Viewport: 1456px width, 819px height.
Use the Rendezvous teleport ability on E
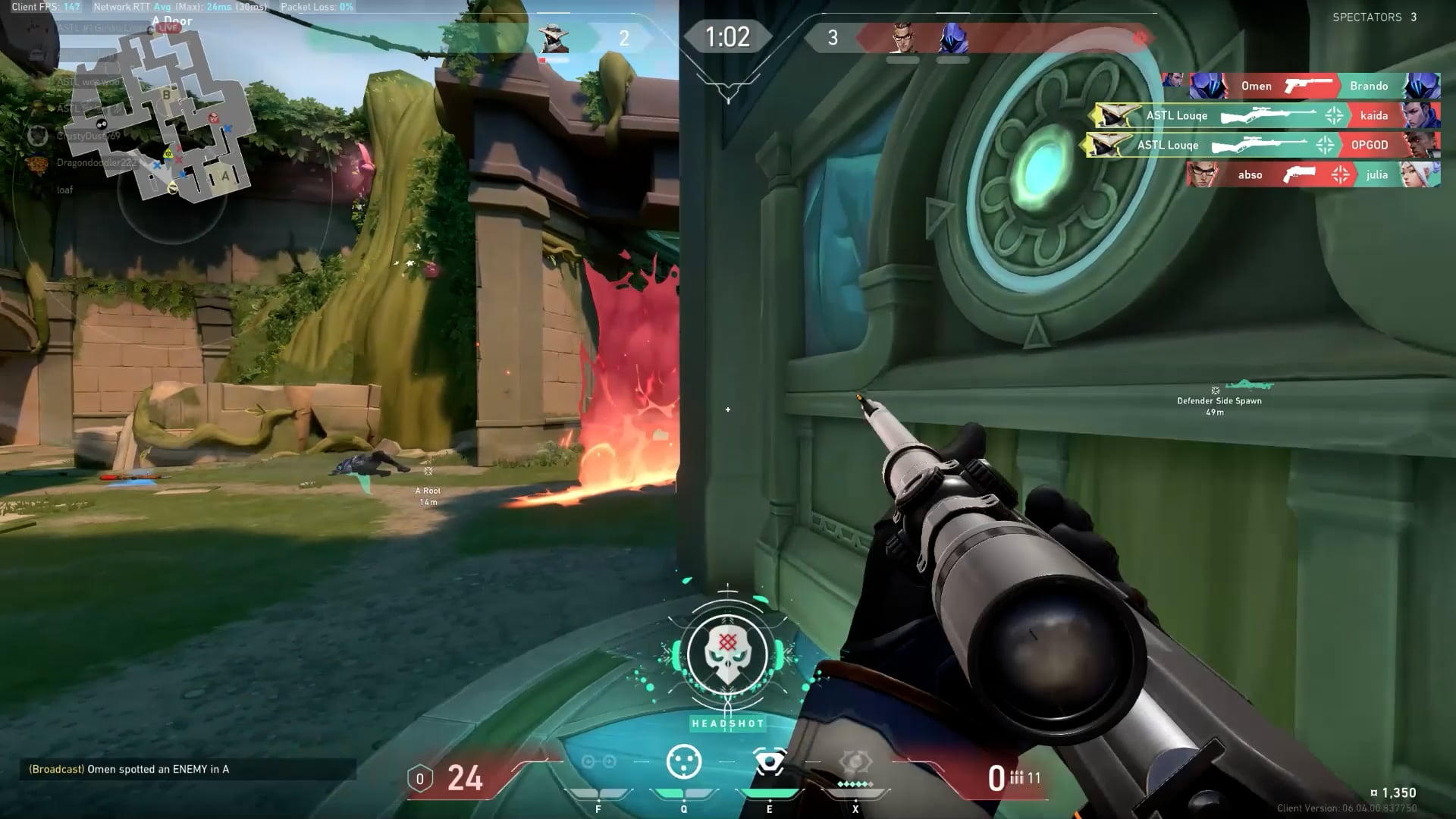[769, 762]
